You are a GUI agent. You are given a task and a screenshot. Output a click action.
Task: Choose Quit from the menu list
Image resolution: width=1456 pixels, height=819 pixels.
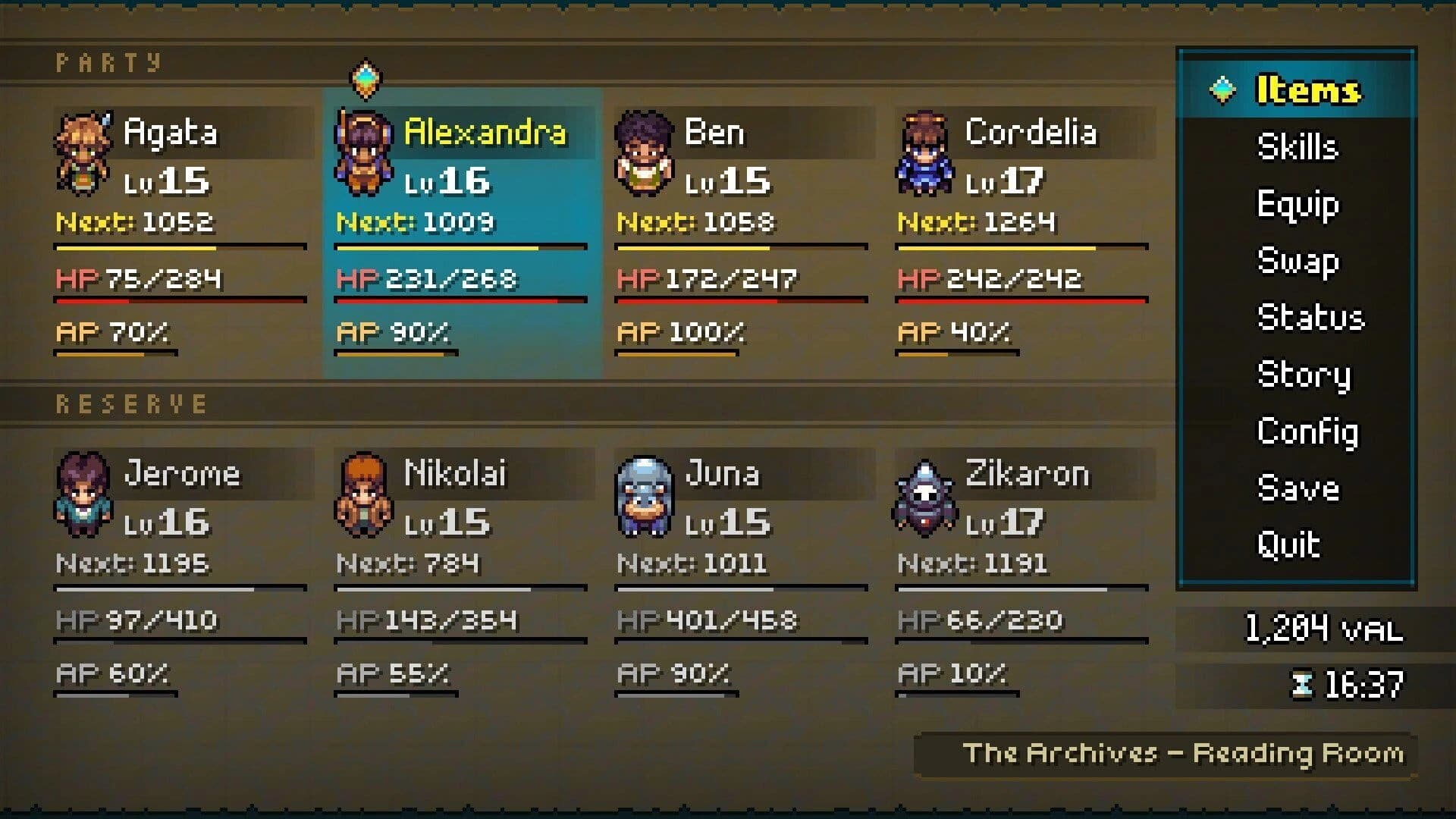click(1290, 544)
